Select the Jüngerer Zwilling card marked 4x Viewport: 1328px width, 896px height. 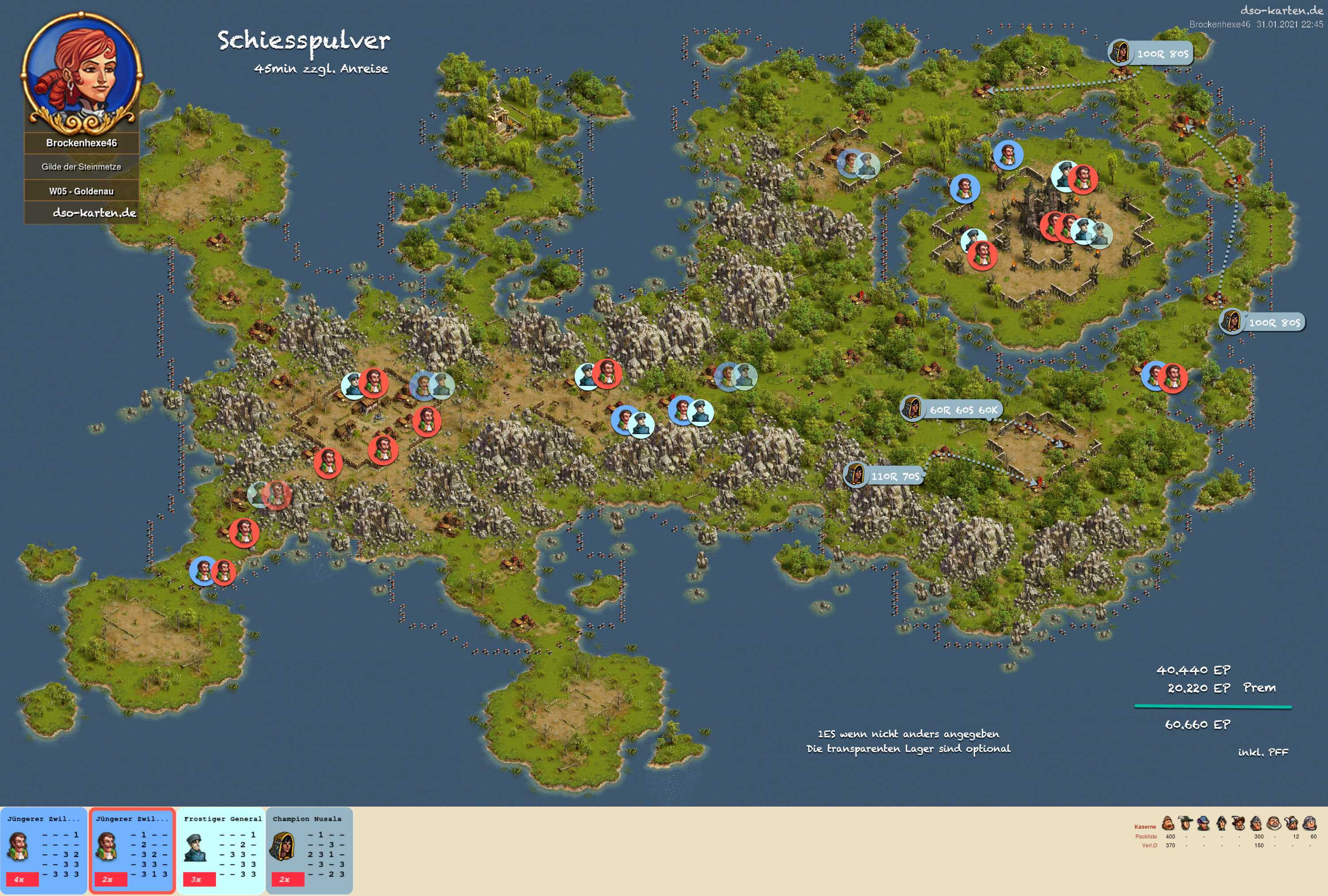(43, 850)
